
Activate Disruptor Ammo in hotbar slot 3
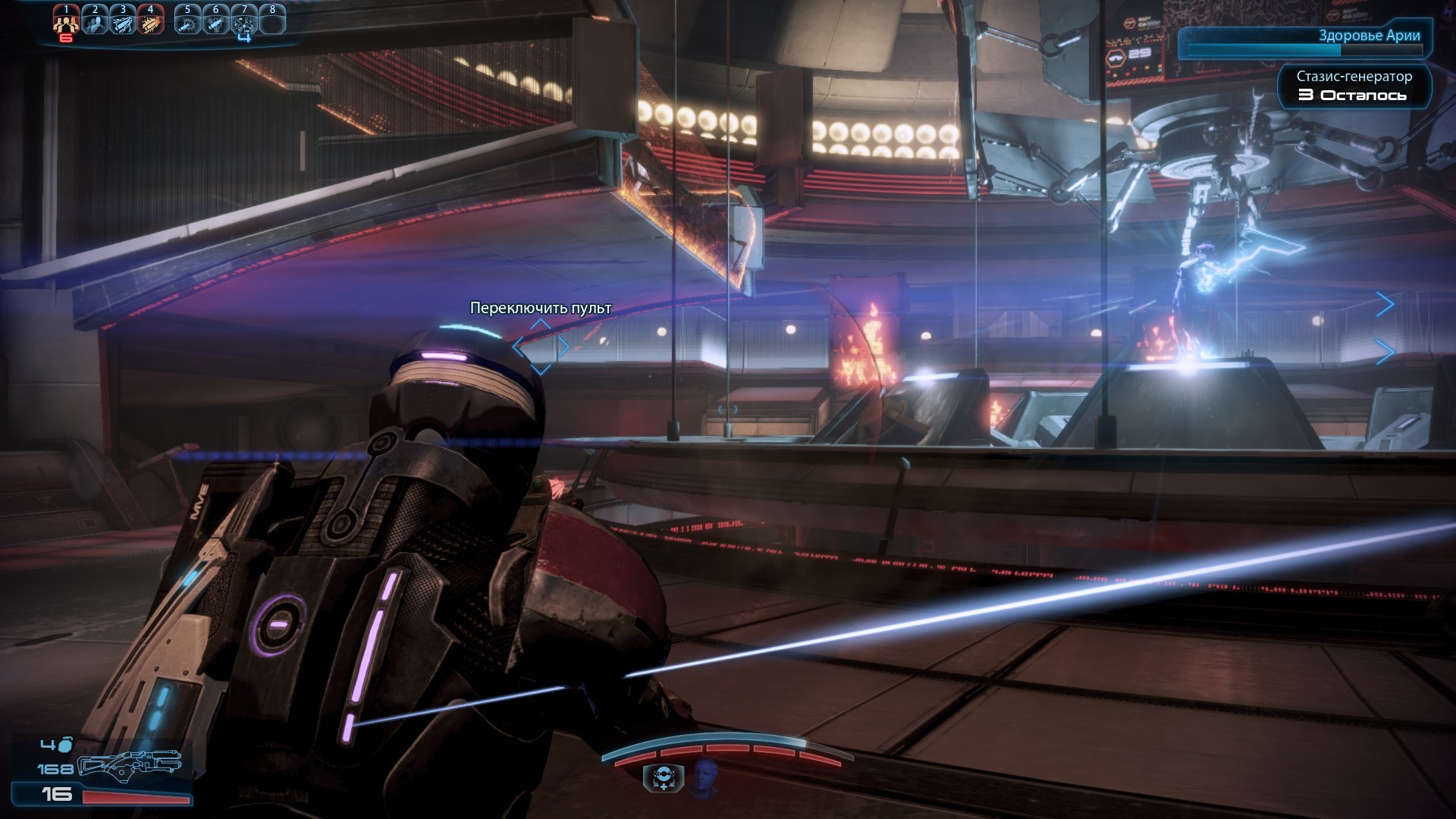point(123,22)
